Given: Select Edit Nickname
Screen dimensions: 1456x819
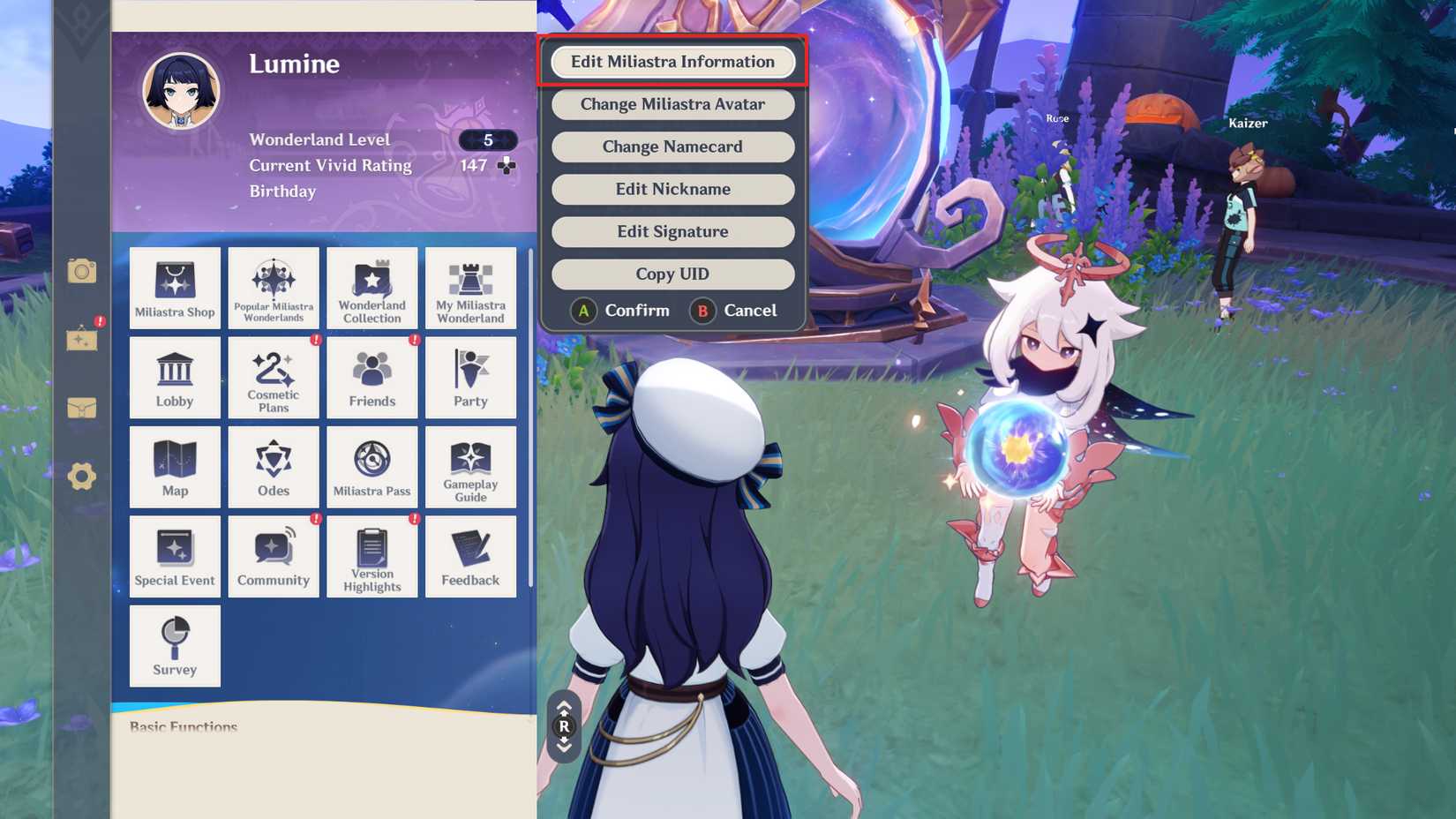Looking at the screenshot, I should tap(672, 189).
